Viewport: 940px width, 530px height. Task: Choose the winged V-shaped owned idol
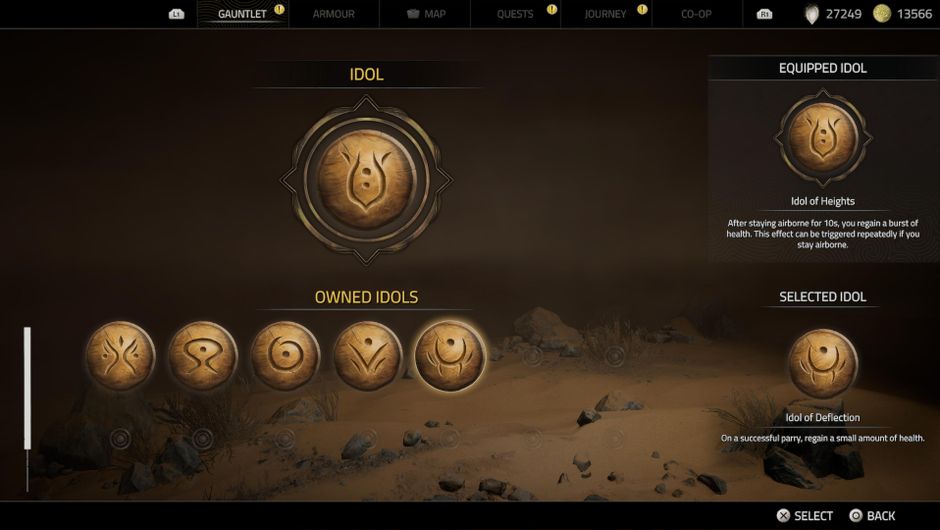[x=367, y=356]
